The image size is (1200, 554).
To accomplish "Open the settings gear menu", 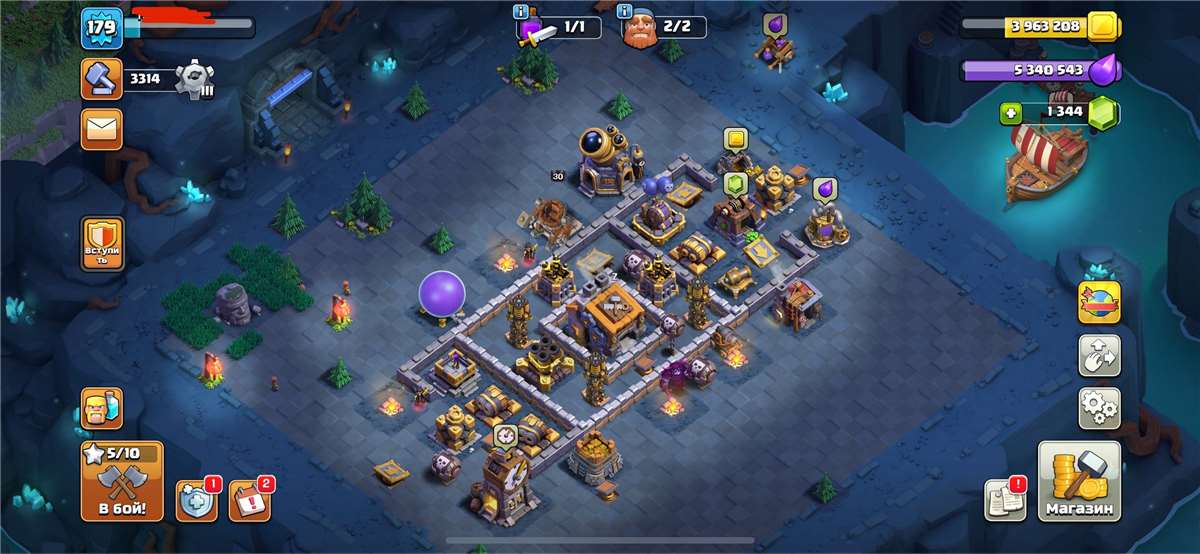I will (1099, 408).
